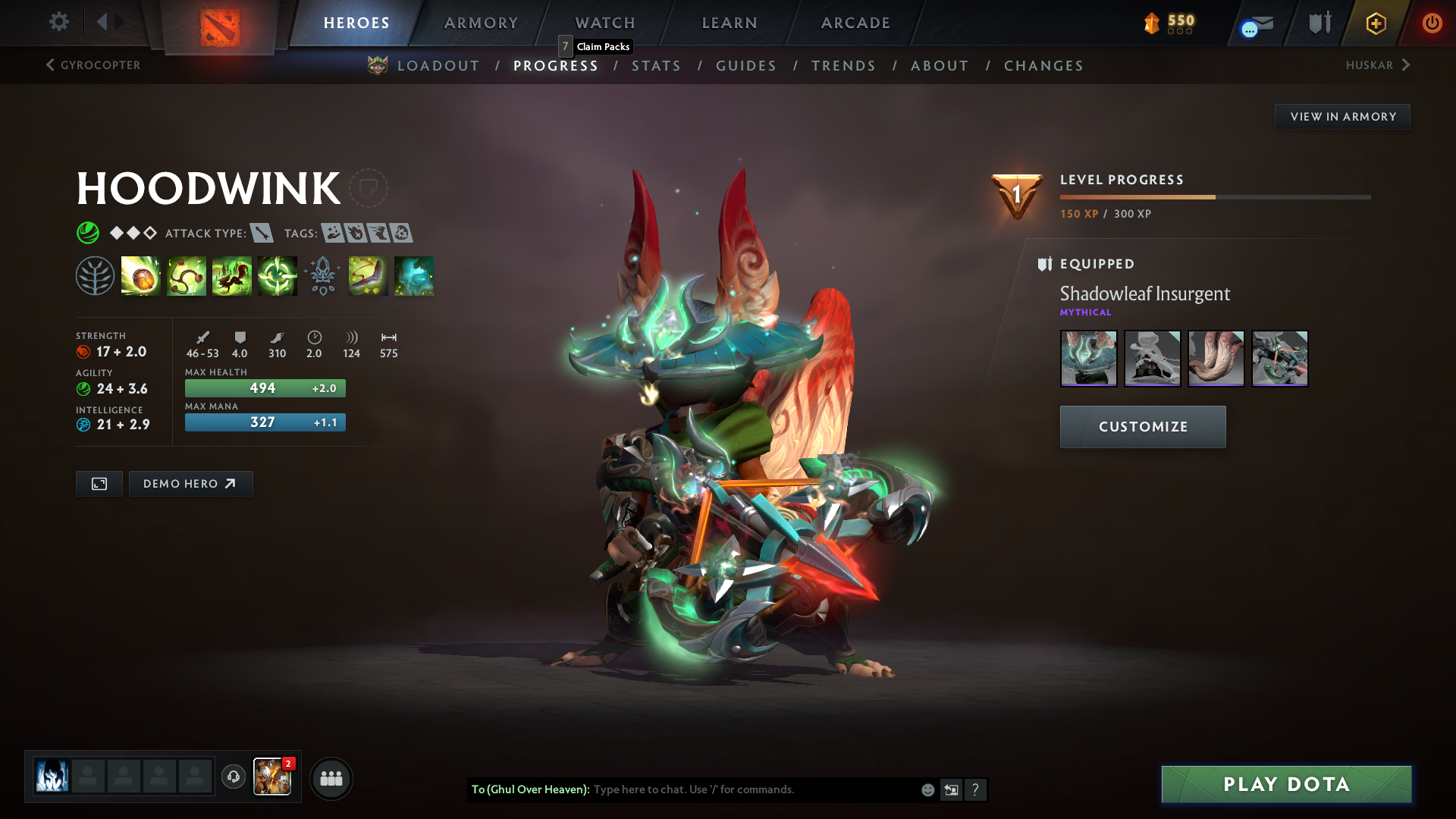
Task: Select the Bushwhack ability icon
Action: [187, 275]
